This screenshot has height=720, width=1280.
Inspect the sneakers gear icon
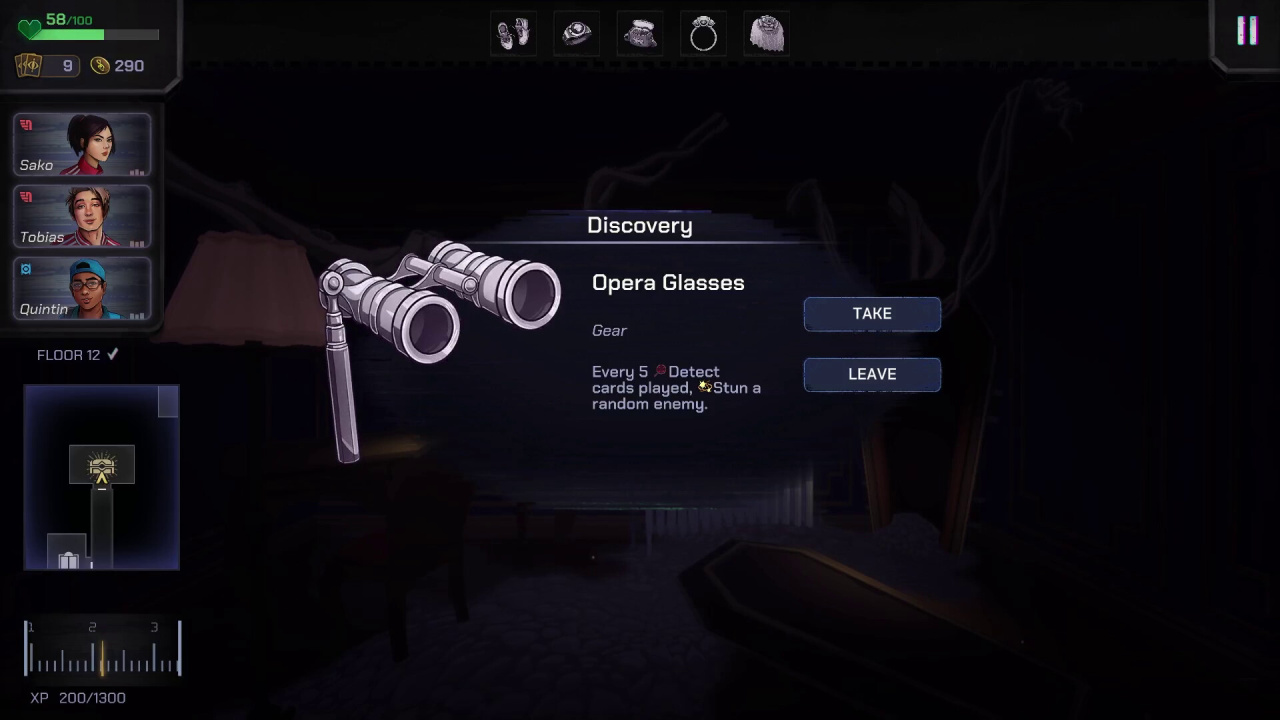513,34
